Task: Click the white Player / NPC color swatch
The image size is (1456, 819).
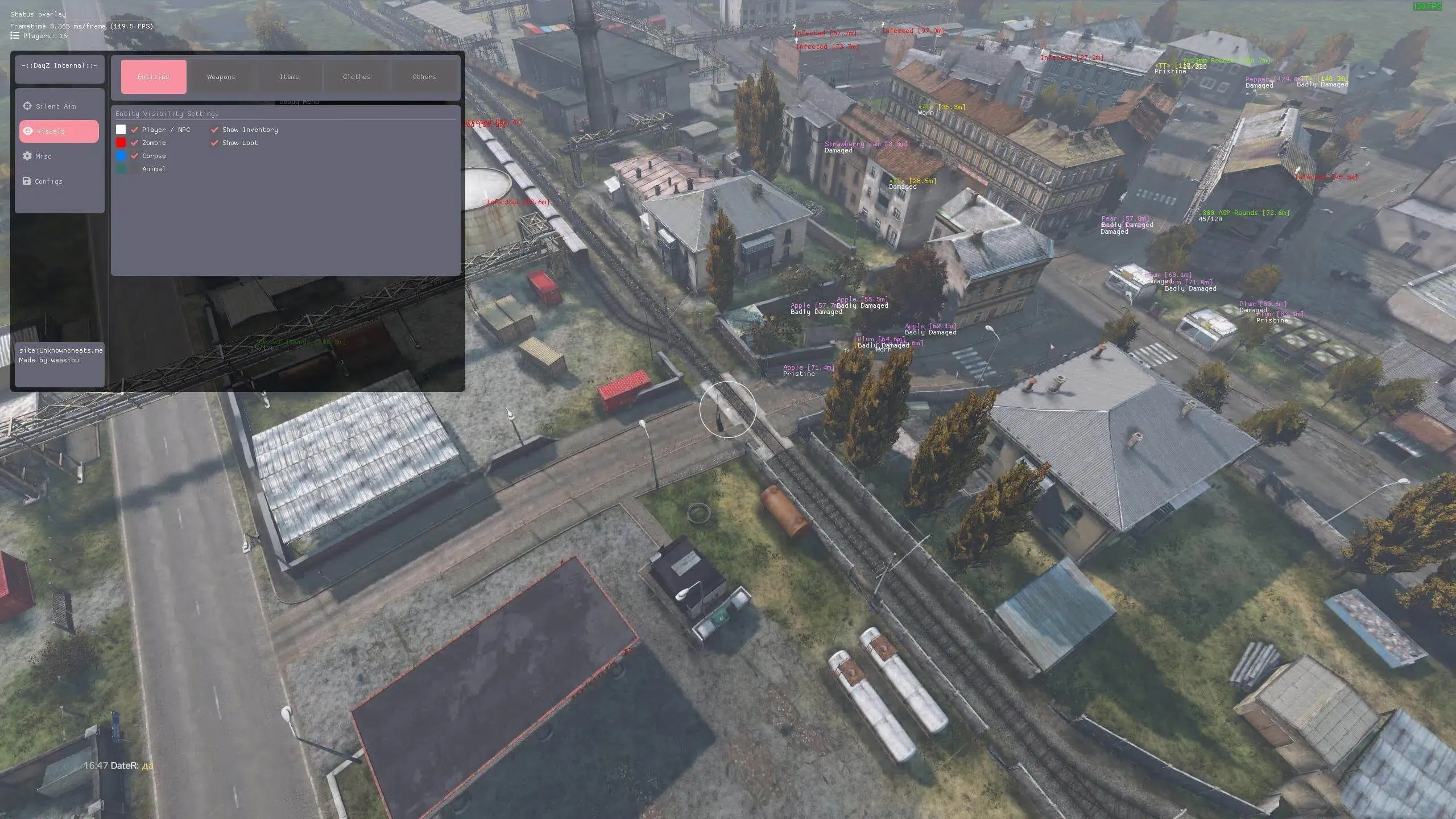Action: pos(121,130)
